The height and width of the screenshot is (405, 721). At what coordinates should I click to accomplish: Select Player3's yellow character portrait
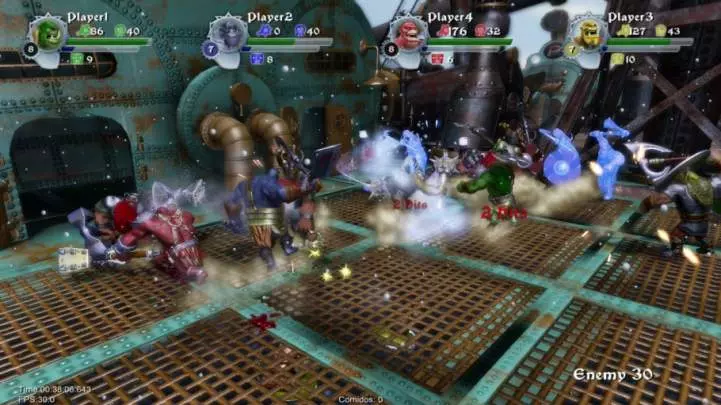click(x=587, y=33)
